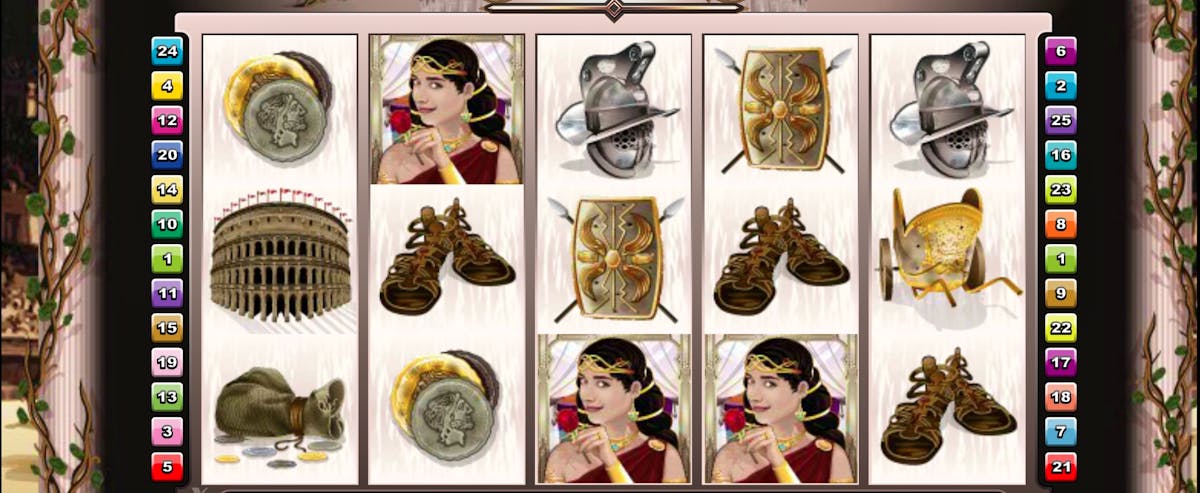Show the purple payline 11
Screen dimensions: 1200x493
(x=166, y=293)
